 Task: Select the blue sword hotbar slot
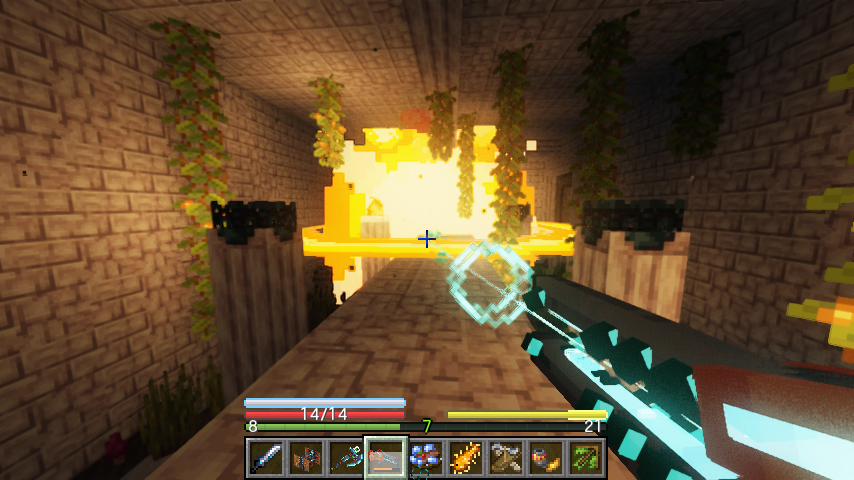click(x=266, y=458)
